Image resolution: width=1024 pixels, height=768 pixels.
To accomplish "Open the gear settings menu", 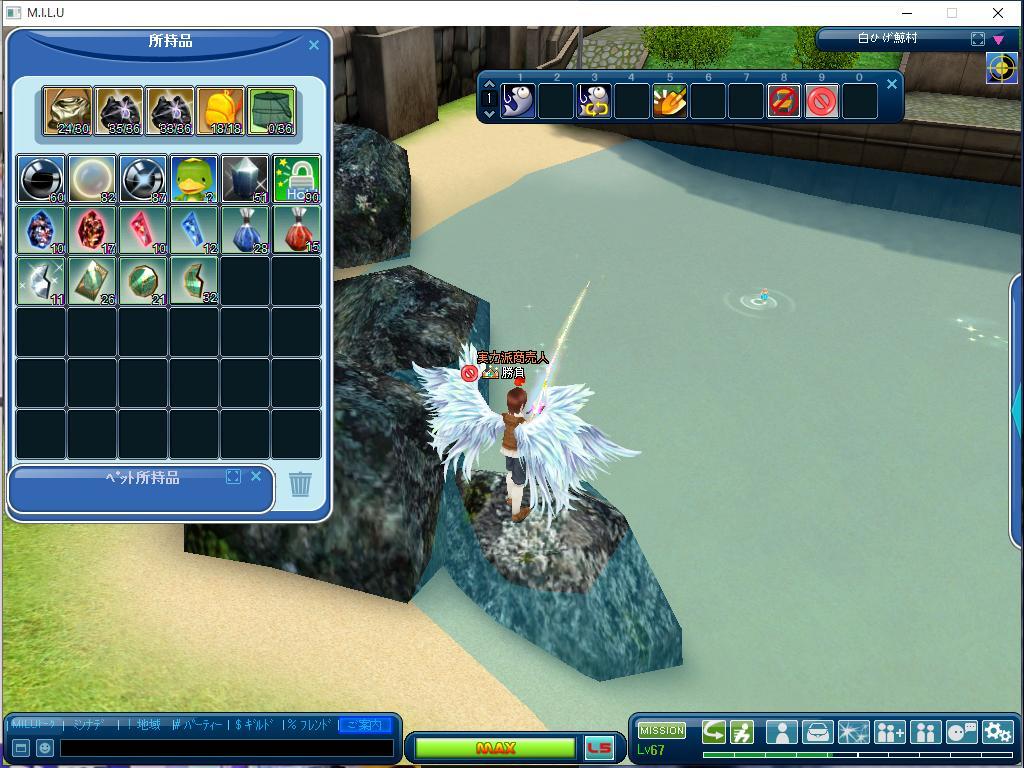I will [x=997, y=732].
